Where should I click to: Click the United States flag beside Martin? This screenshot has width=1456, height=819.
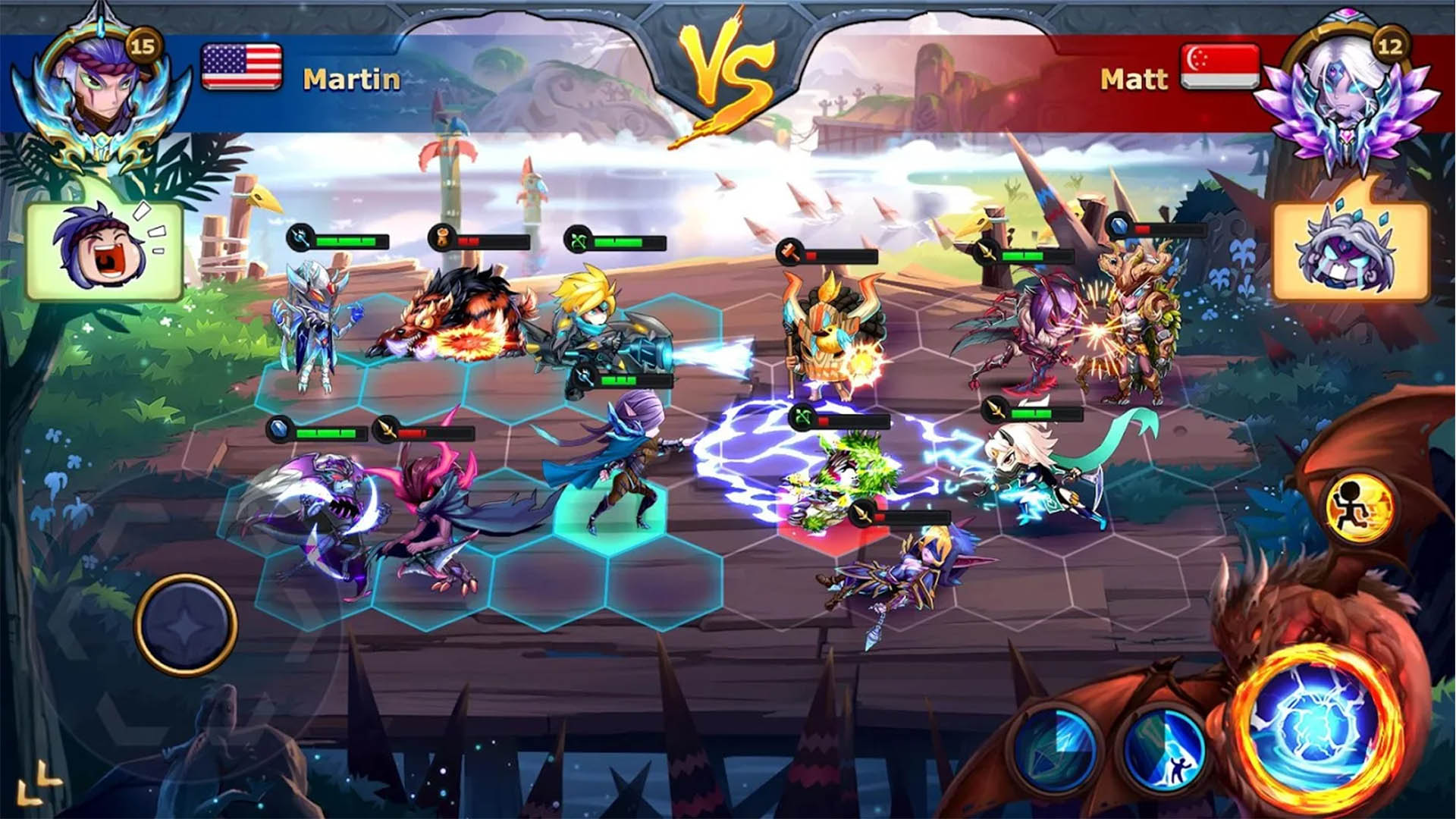pos(242,67)
